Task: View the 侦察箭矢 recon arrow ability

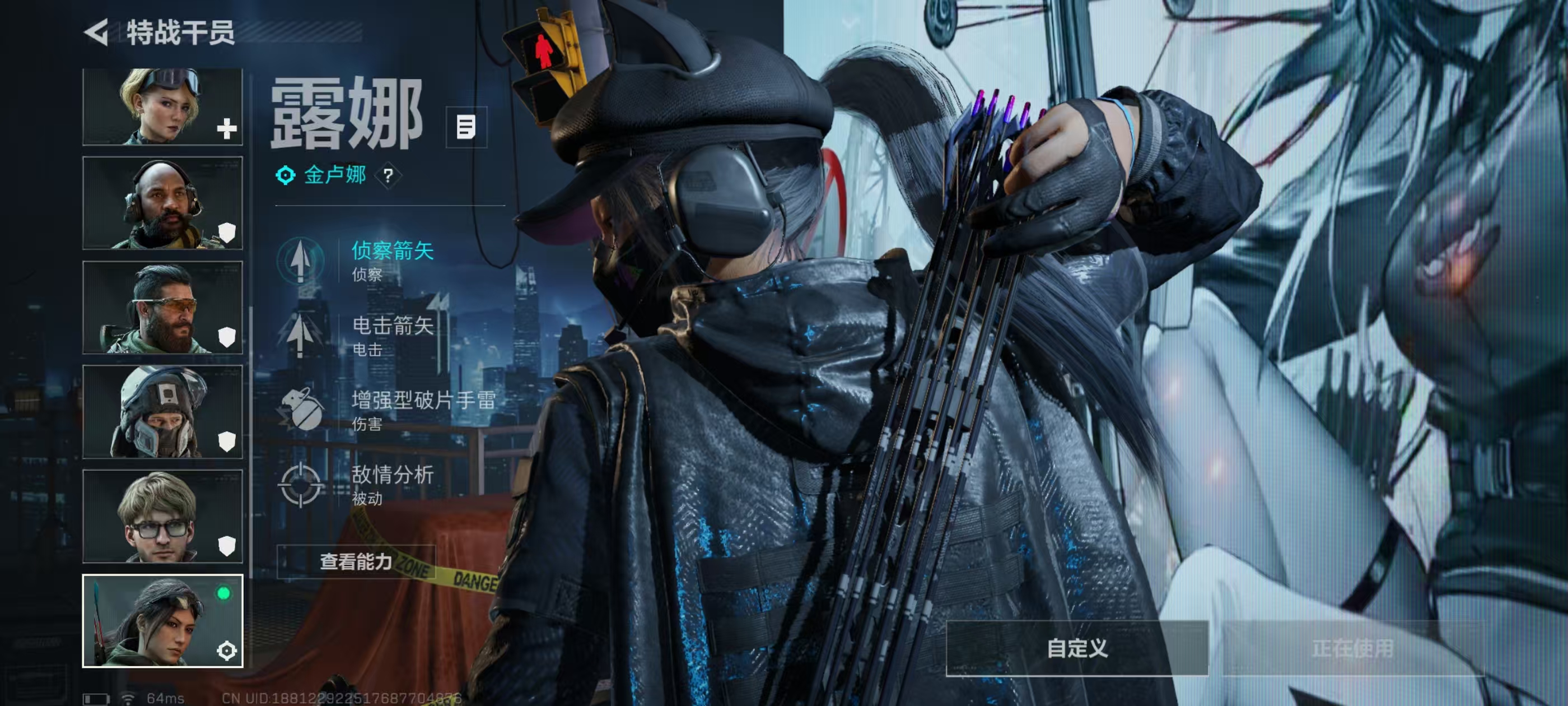Action: tap(391, 260)
